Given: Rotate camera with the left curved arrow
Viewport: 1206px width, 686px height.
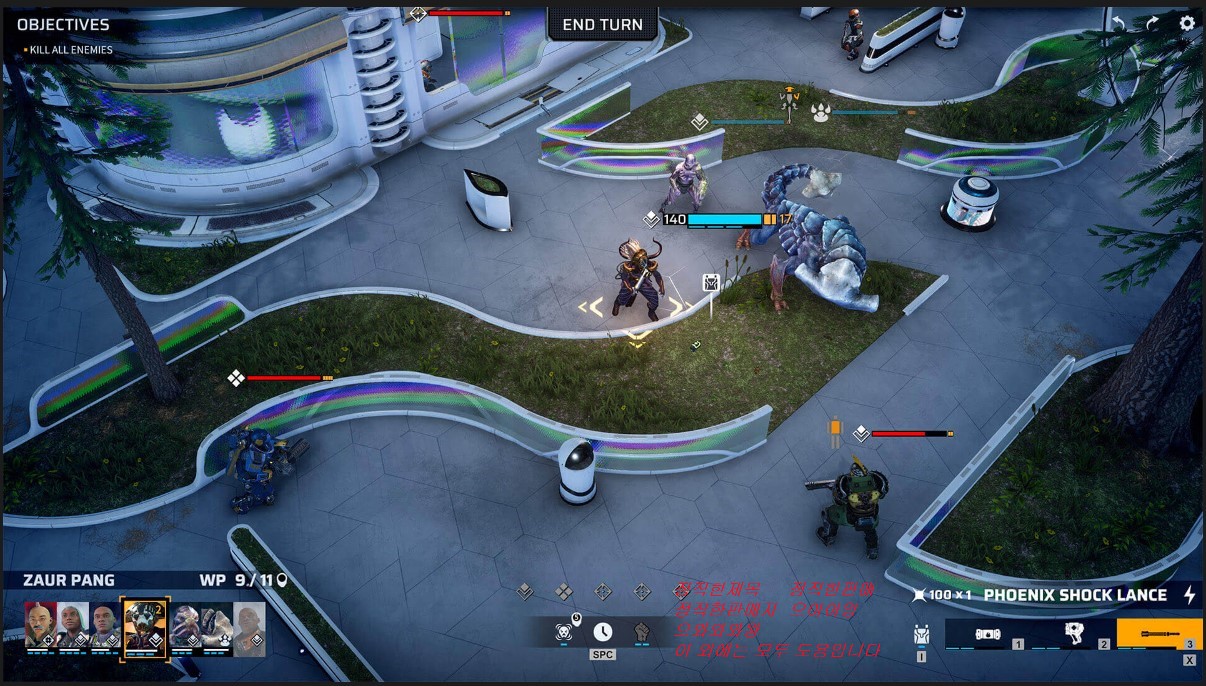Looking at the screenshot, I should 1119,23.
